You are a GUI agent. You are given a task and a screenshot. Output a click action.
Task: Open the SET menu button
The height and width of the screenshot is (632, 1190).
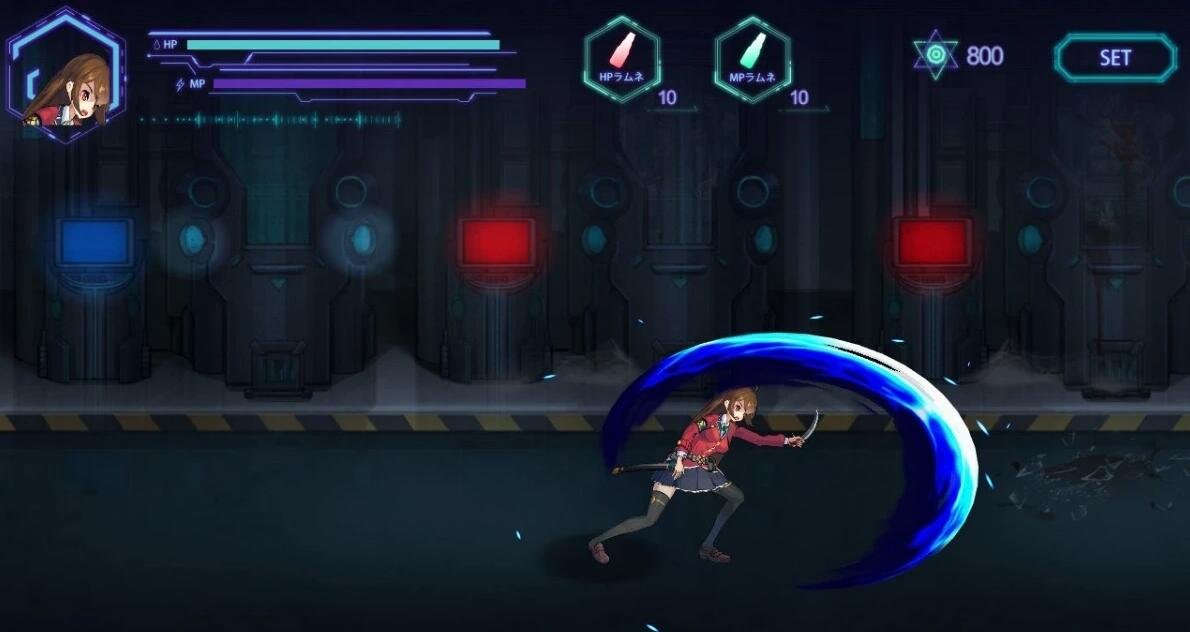(1114, 58)
